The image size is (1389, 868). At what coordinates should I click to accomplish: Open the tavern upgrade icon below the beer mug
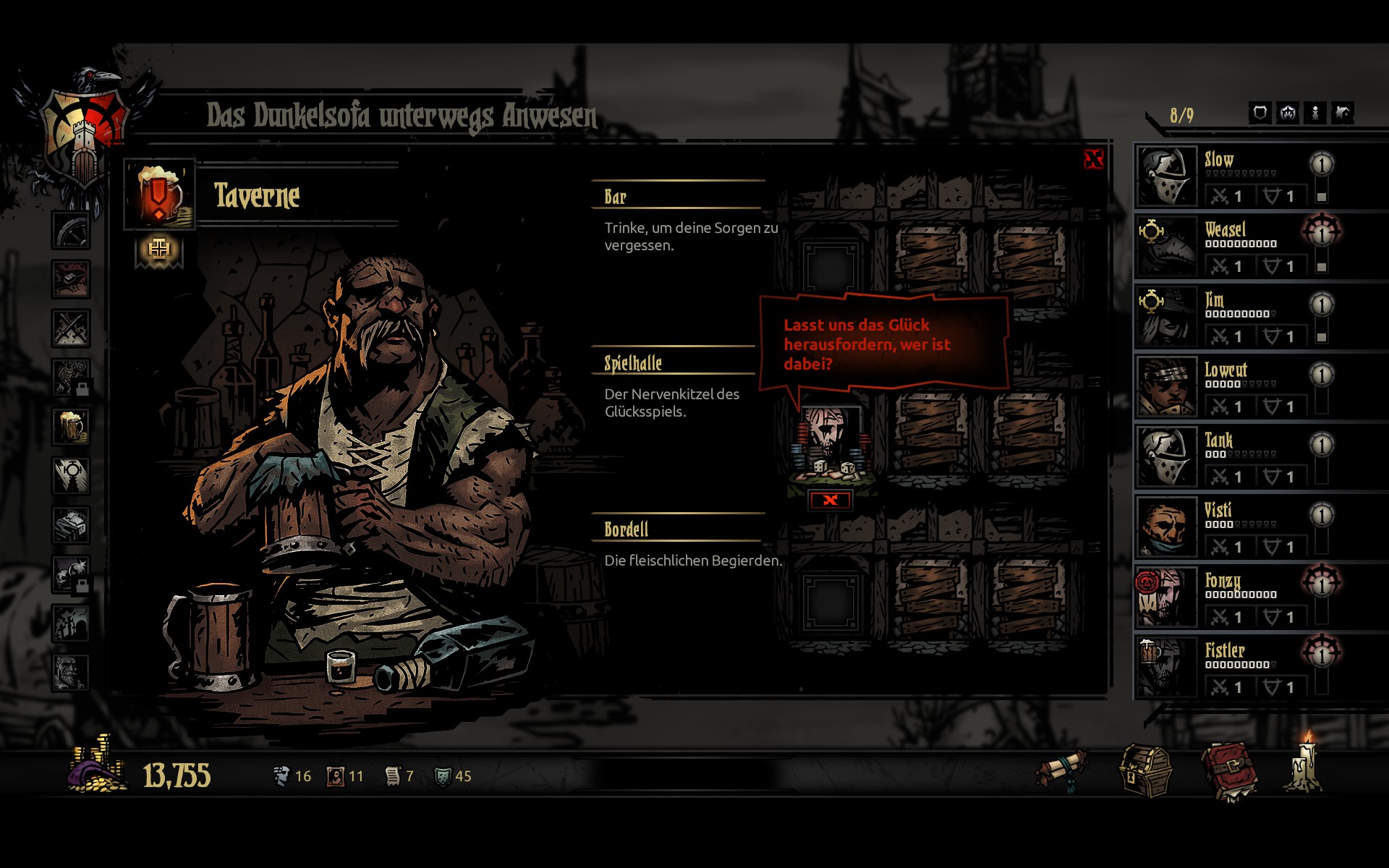click(x=159, y=250)
